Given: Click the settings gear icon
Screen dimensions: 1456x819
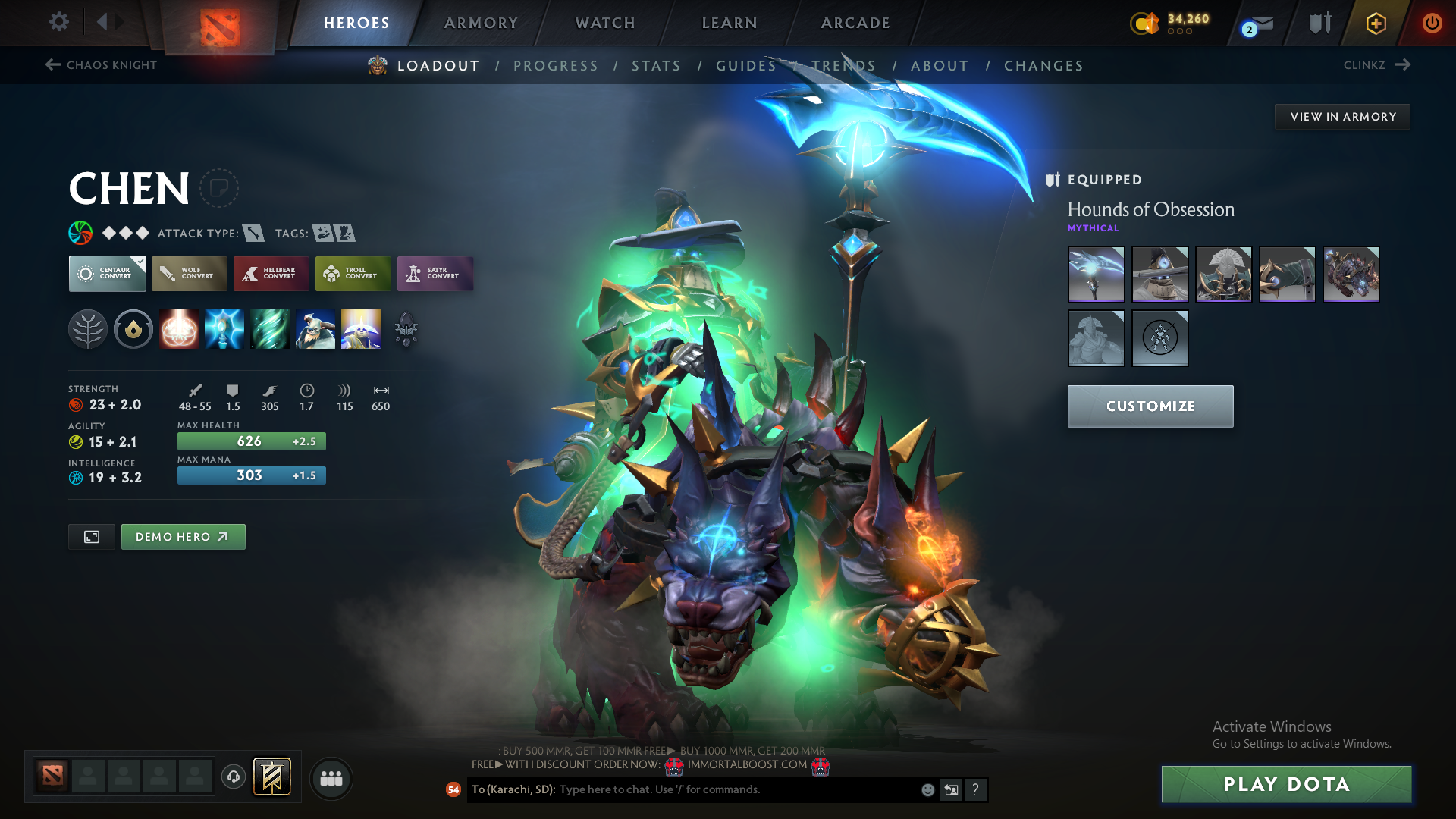Looking at the screenshot, I should (58, 22).
